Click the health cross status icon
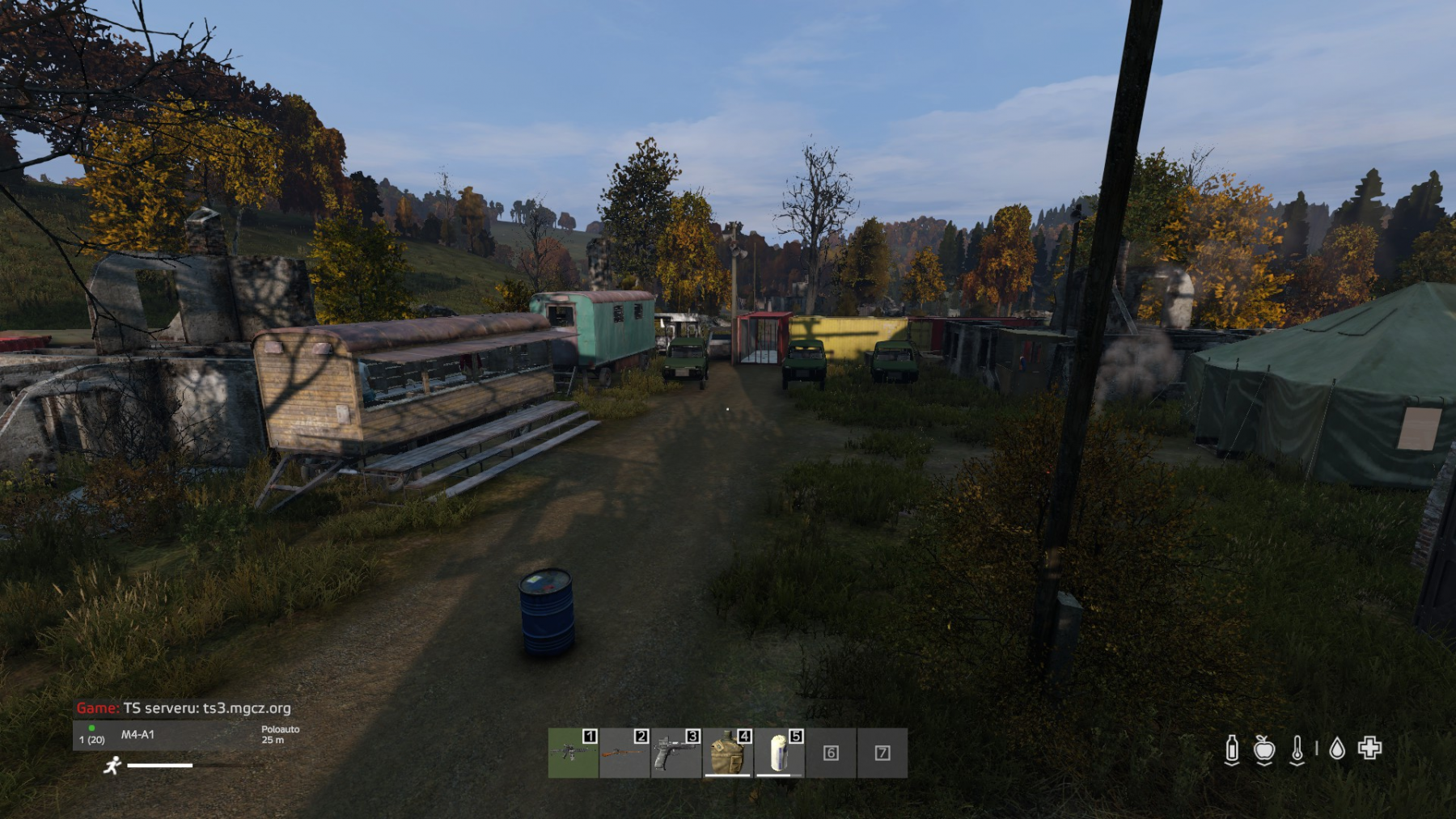 pyautogui.click(x=1369, y=748)
